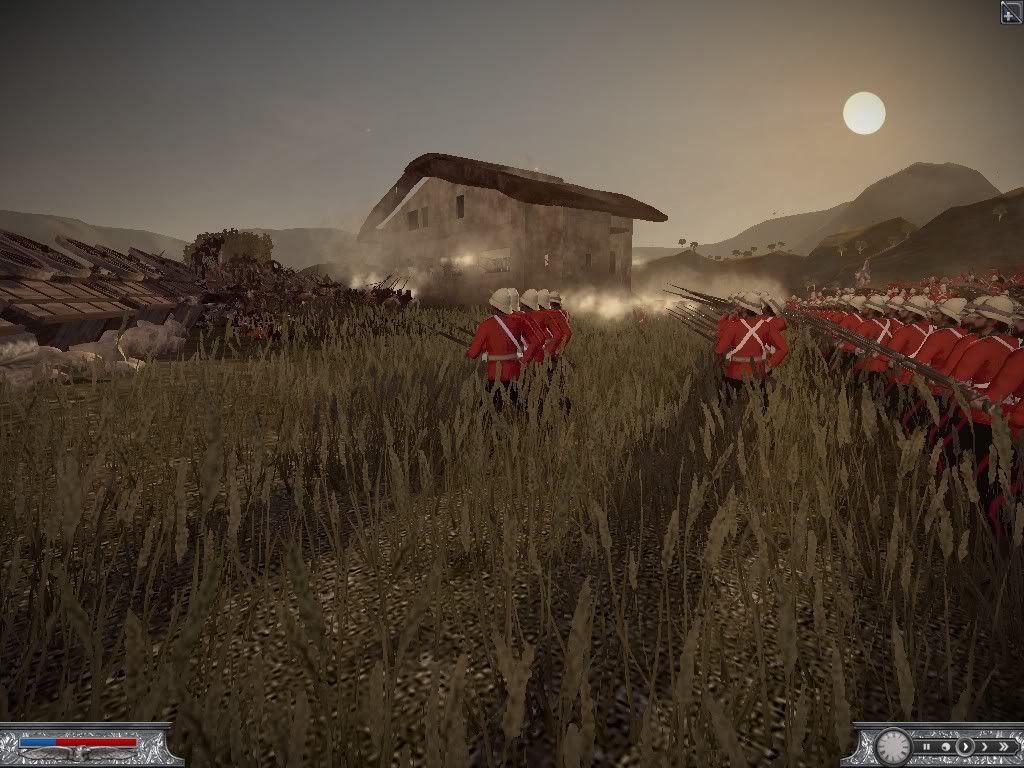Speed up with single-arrow fast forward
This screenshot has height=768, width=1024.
pyautogui.click(x=985, y=747)
